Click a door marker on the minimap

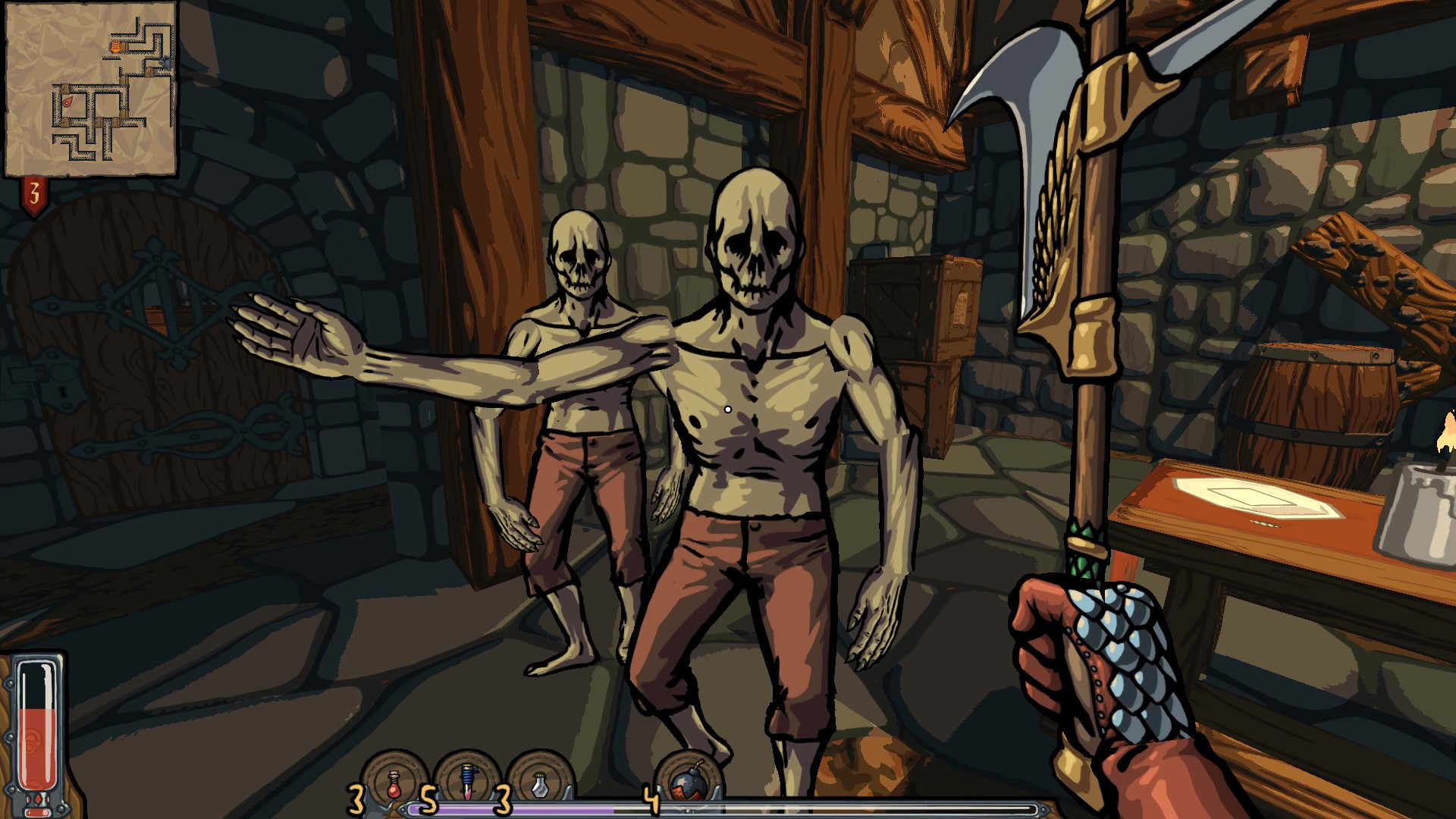click(66, 88)
